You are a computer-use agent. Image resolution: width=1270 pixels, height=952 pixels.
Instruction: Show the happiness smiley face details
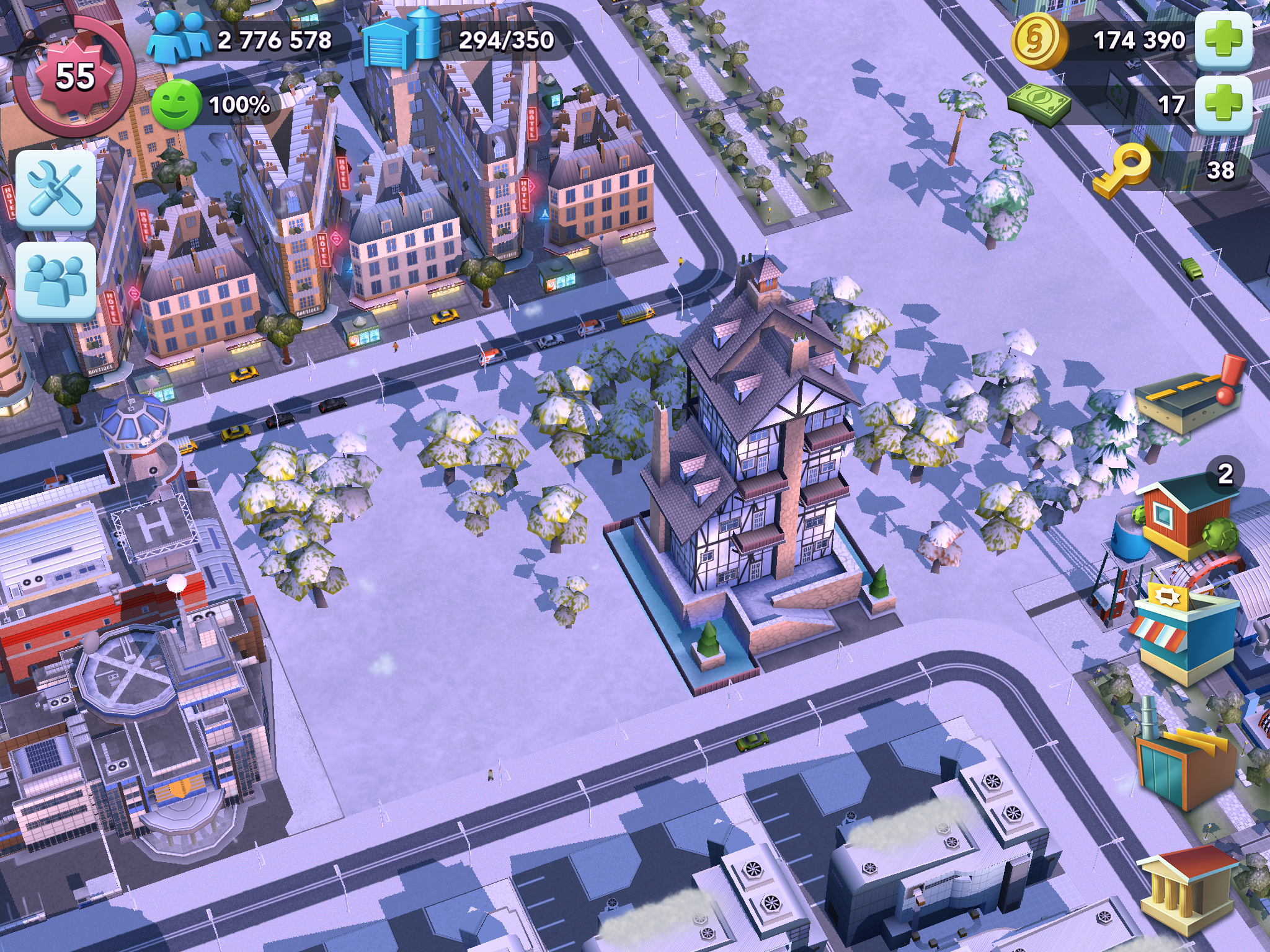177,104
